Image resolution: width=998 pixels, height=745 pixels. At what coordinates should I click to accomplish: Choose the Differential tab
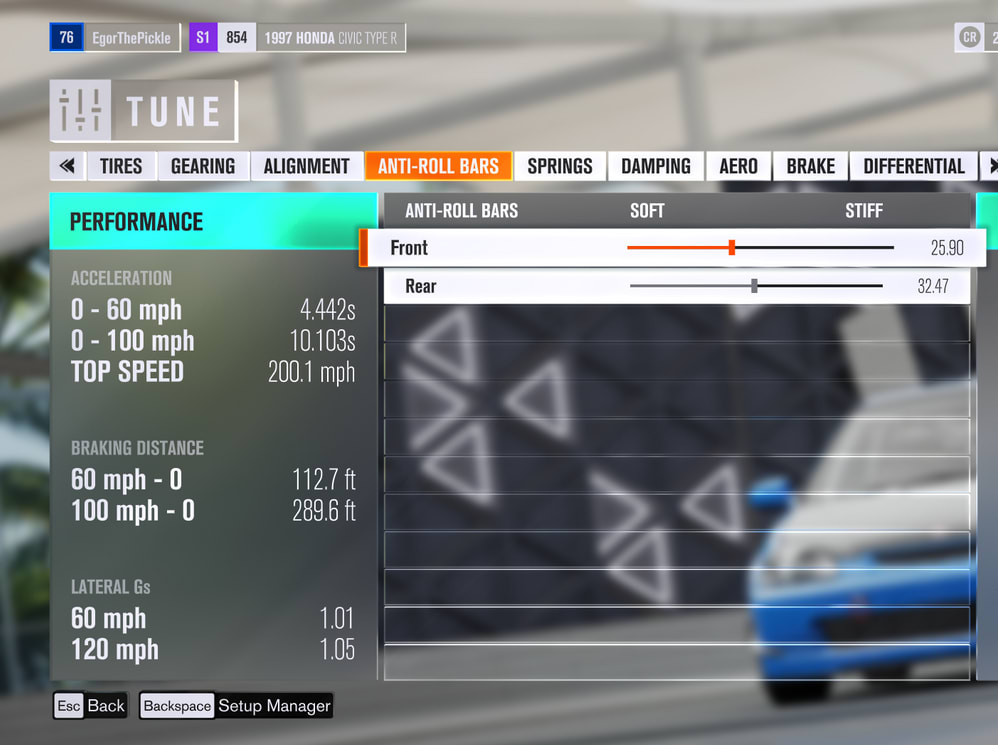point(914,166)
